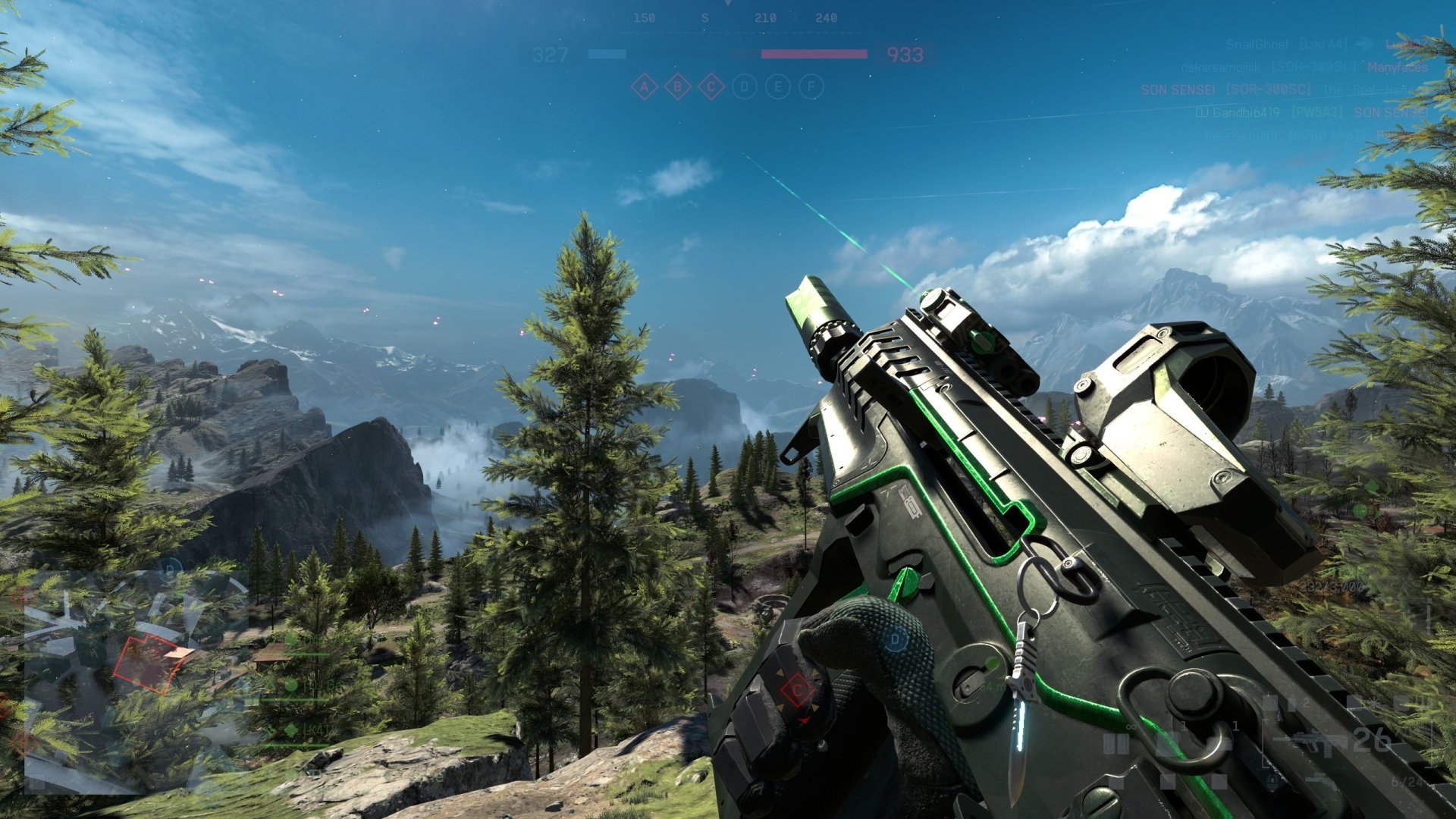Select the primary rifle weapon icon
1456x819 pixels.
point(1308,741)
